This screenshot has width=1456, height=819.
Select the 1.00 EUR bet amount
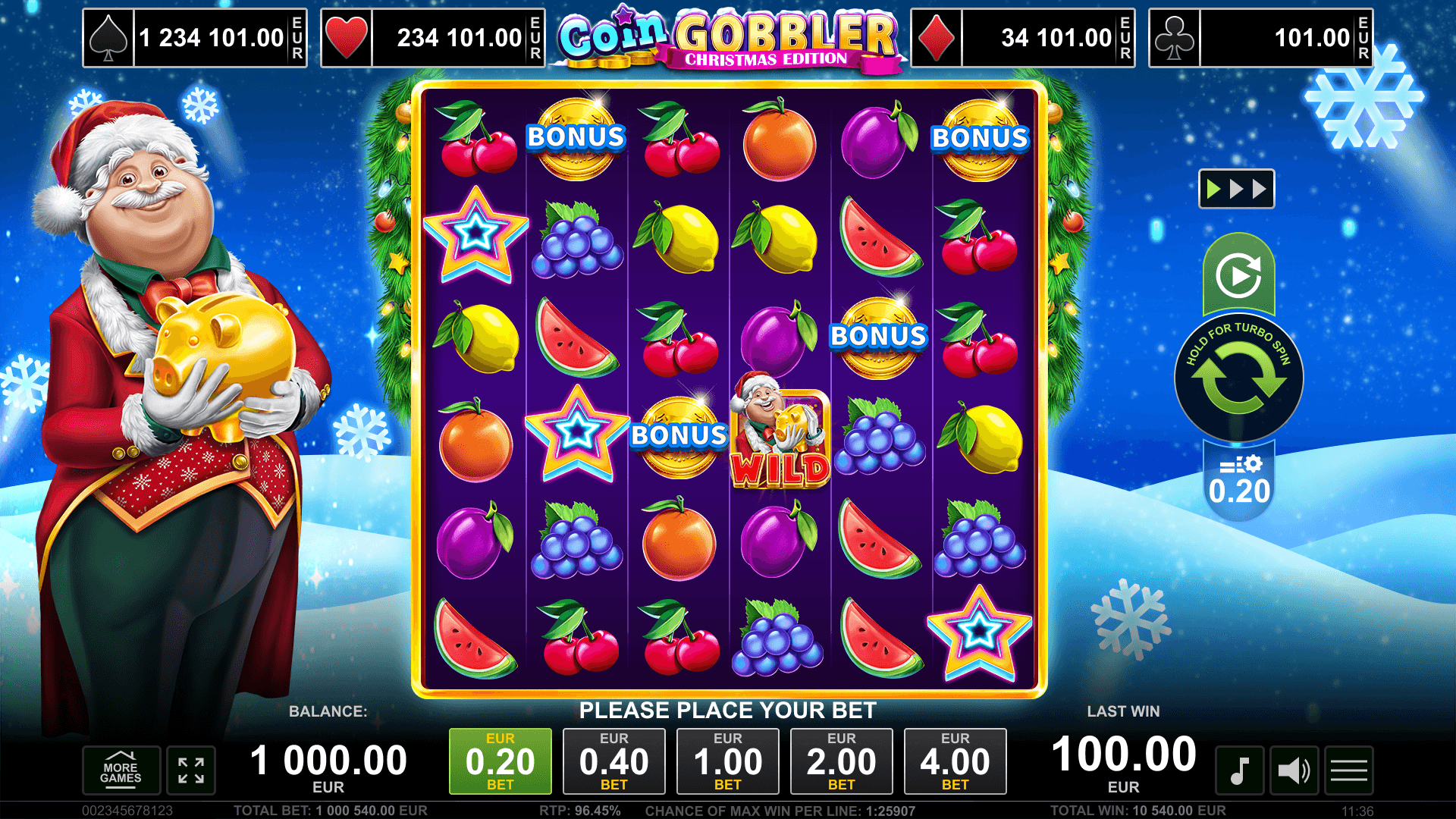pos(729,761)
